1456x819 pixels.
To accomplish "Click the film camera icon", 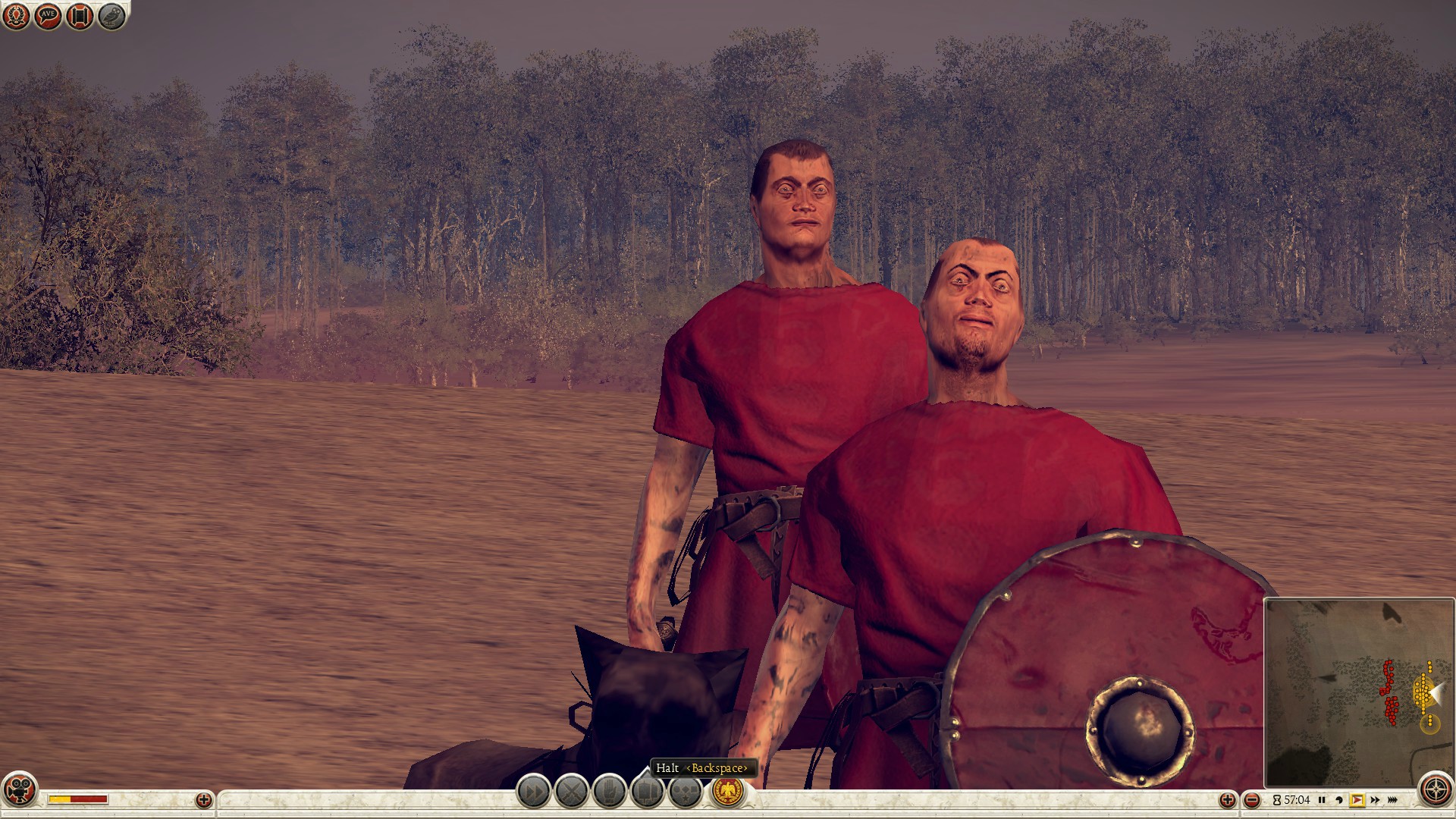I will [x=20, y=790].
